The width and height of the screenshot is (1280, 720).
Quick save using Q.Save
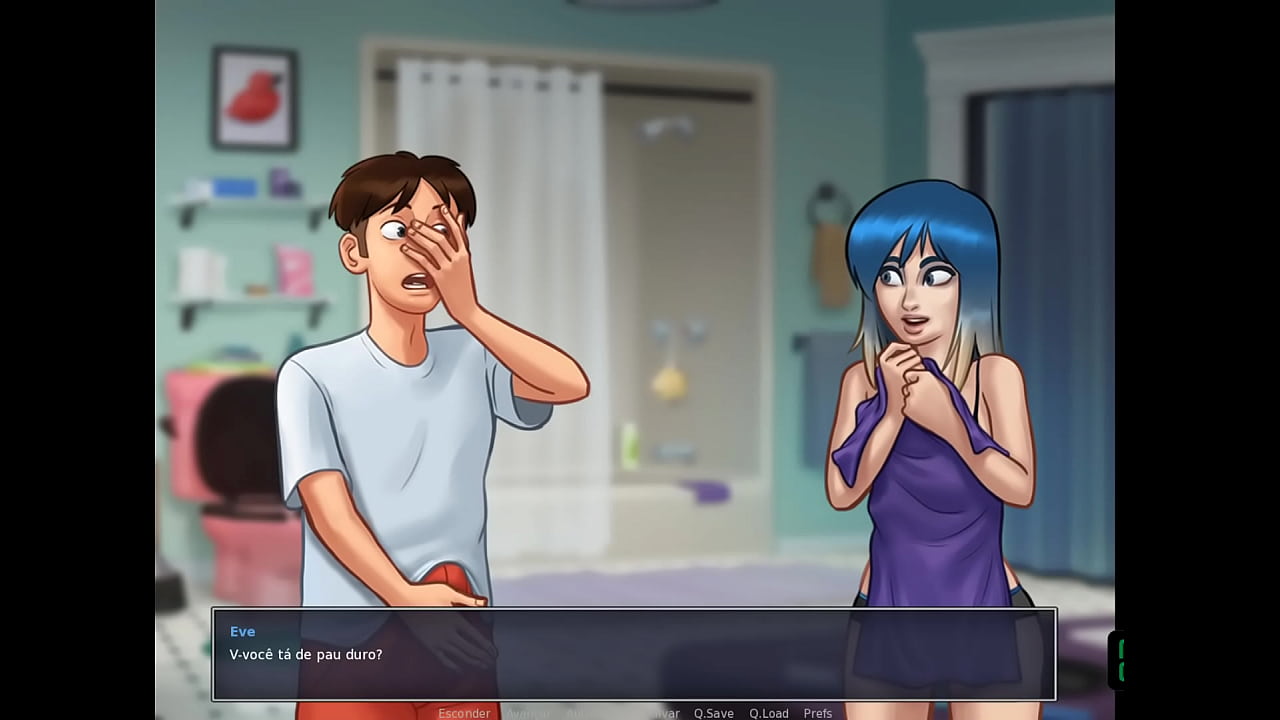tap(712, 713)
